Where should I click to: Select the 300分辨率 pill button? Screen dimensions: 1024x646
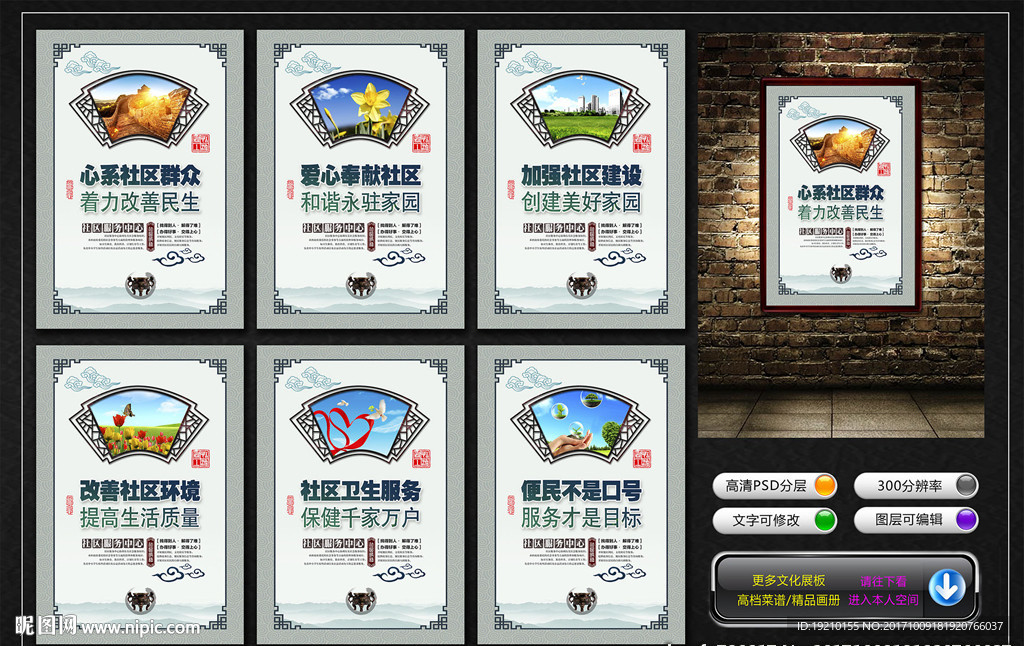[916, 486]
